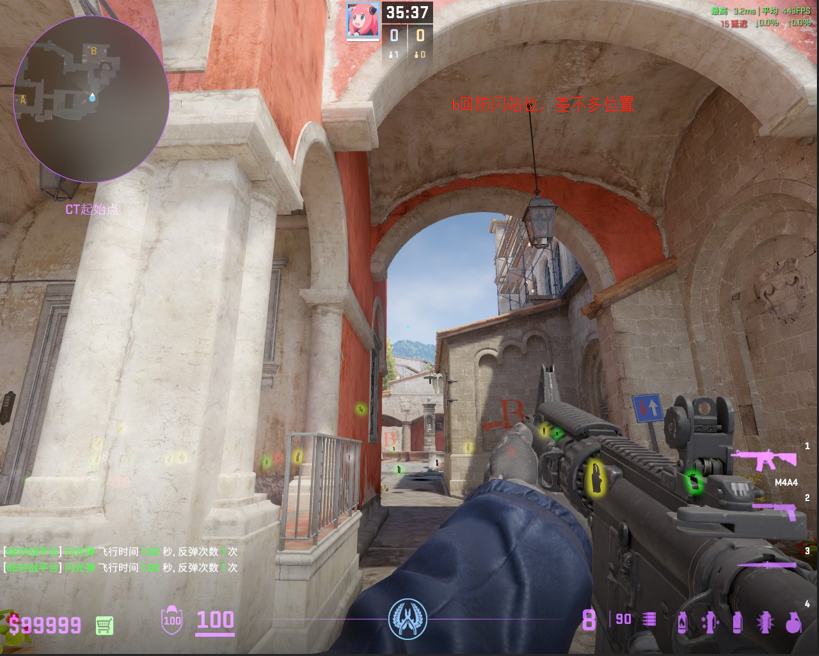Open the buy menu shopping cart icon
Image resolution: width=819 pixels, height=656 pixels.
click(103, 625)
